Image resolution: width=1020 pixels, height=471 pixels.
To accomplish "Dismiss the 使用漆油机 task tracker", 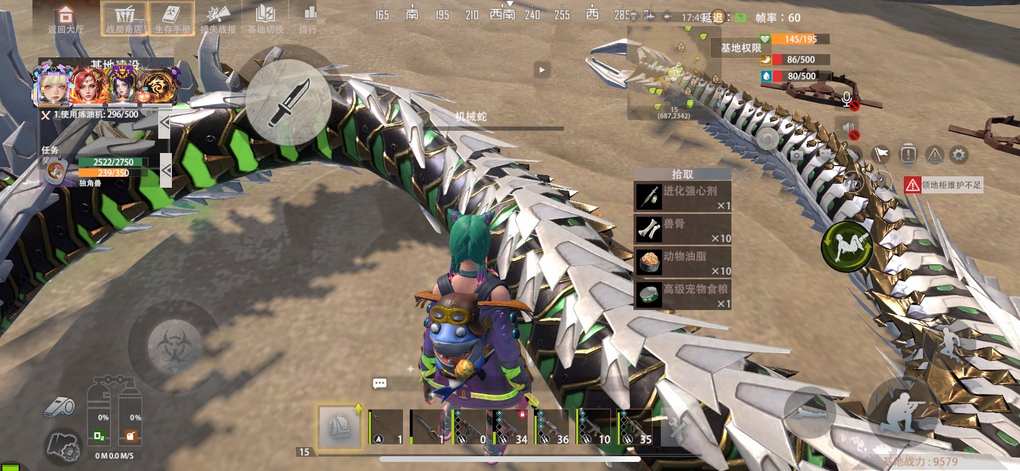I will pos(45,115).
